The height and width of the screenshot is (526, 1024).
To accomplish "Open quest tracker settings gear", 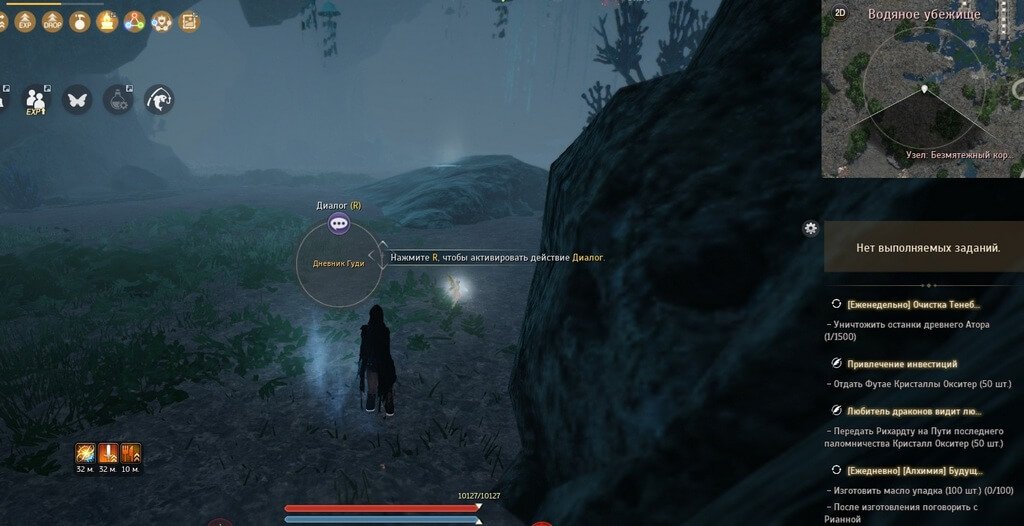I will (811, 228).
